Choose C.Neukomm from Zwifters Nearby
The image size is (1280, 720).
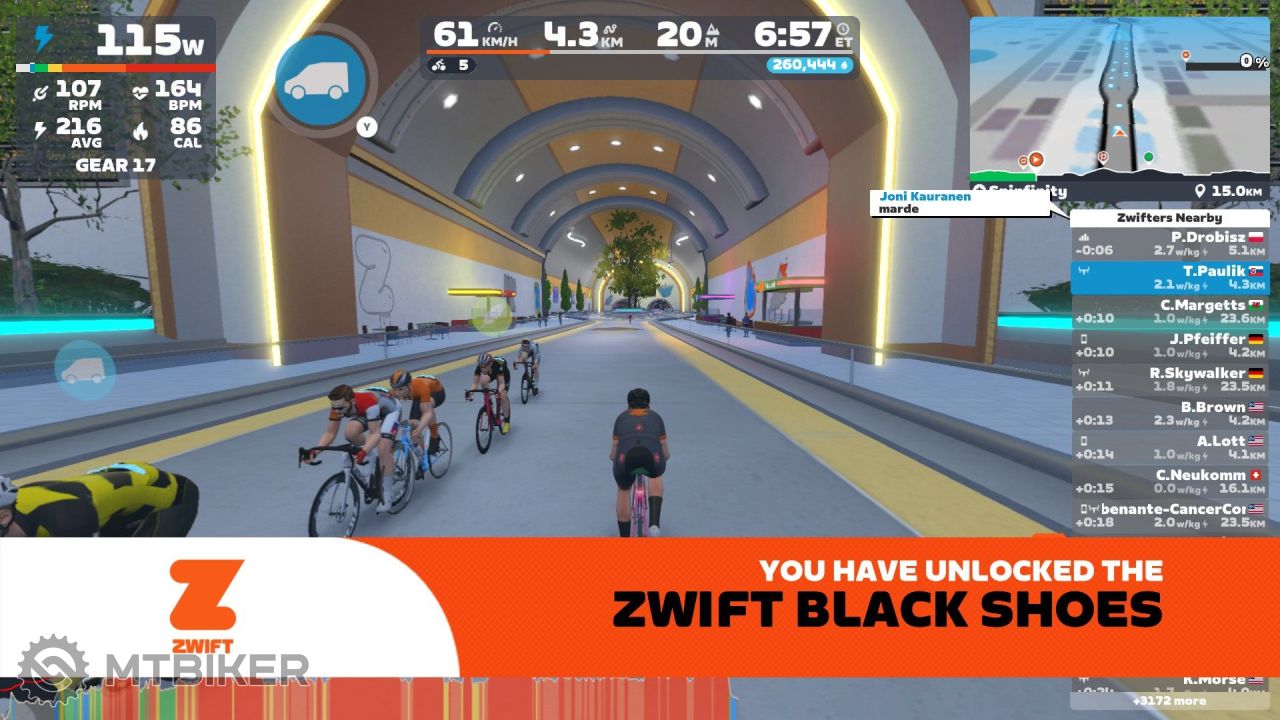coord(1169,482)
